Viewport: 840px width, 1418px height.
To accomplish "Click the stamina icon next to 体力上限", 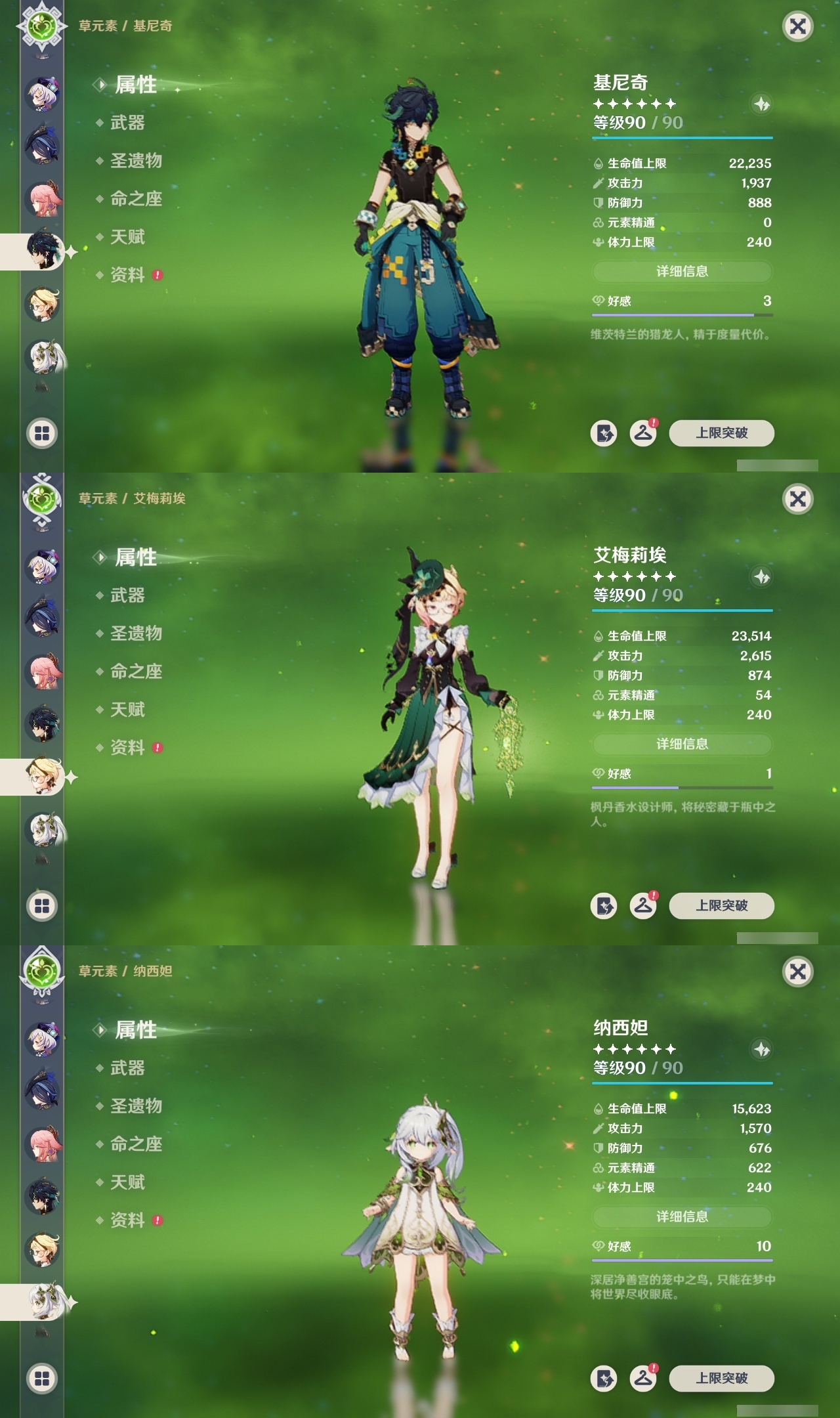I will (x=597, y=243).
